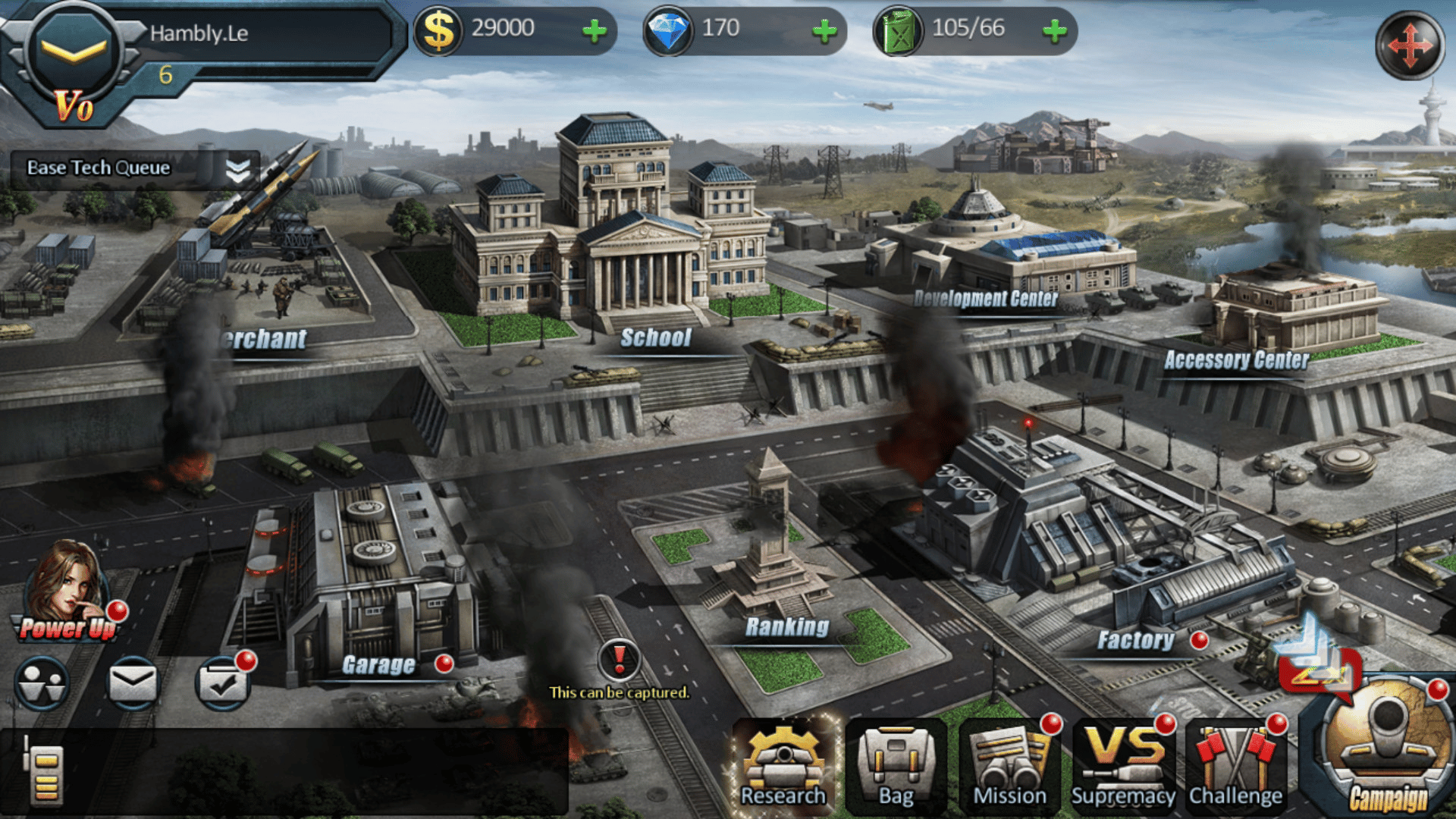
Task: Buy more diamonds with the plus button
Action: coord(824,31)
